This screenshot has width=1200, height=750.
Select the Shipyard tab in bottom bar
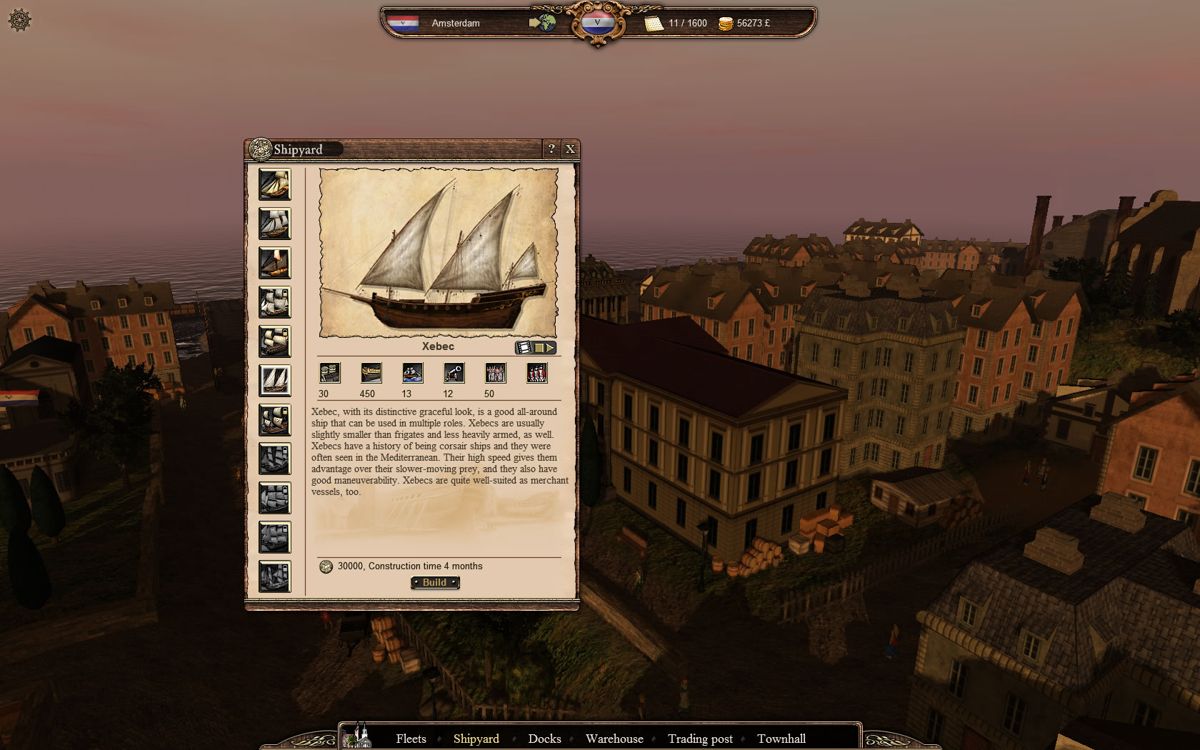pos(476,739)
